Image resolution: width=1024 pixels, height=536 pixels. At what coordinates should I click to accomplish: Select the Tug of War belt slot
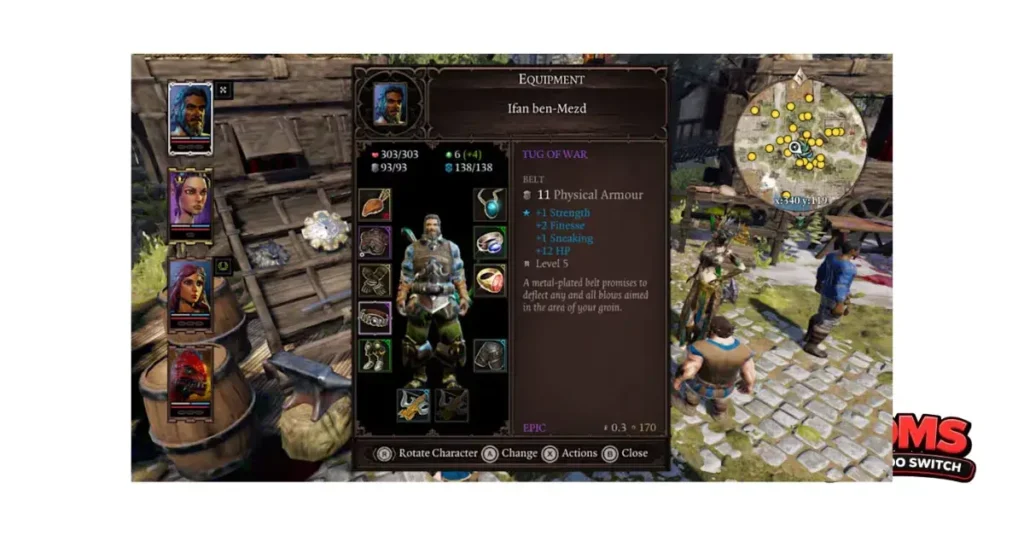coord(375,317)
